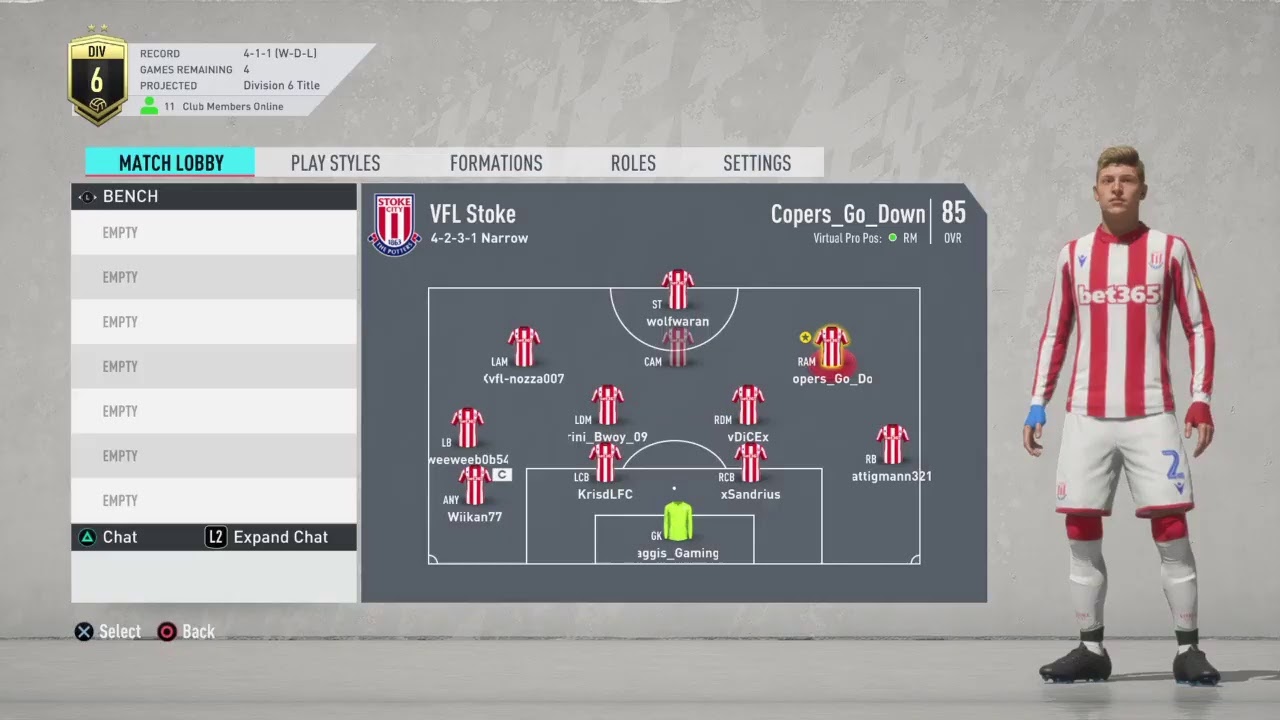Select striker wolfwaran on the pitch

pyautogui.click(x=678, y=290)
